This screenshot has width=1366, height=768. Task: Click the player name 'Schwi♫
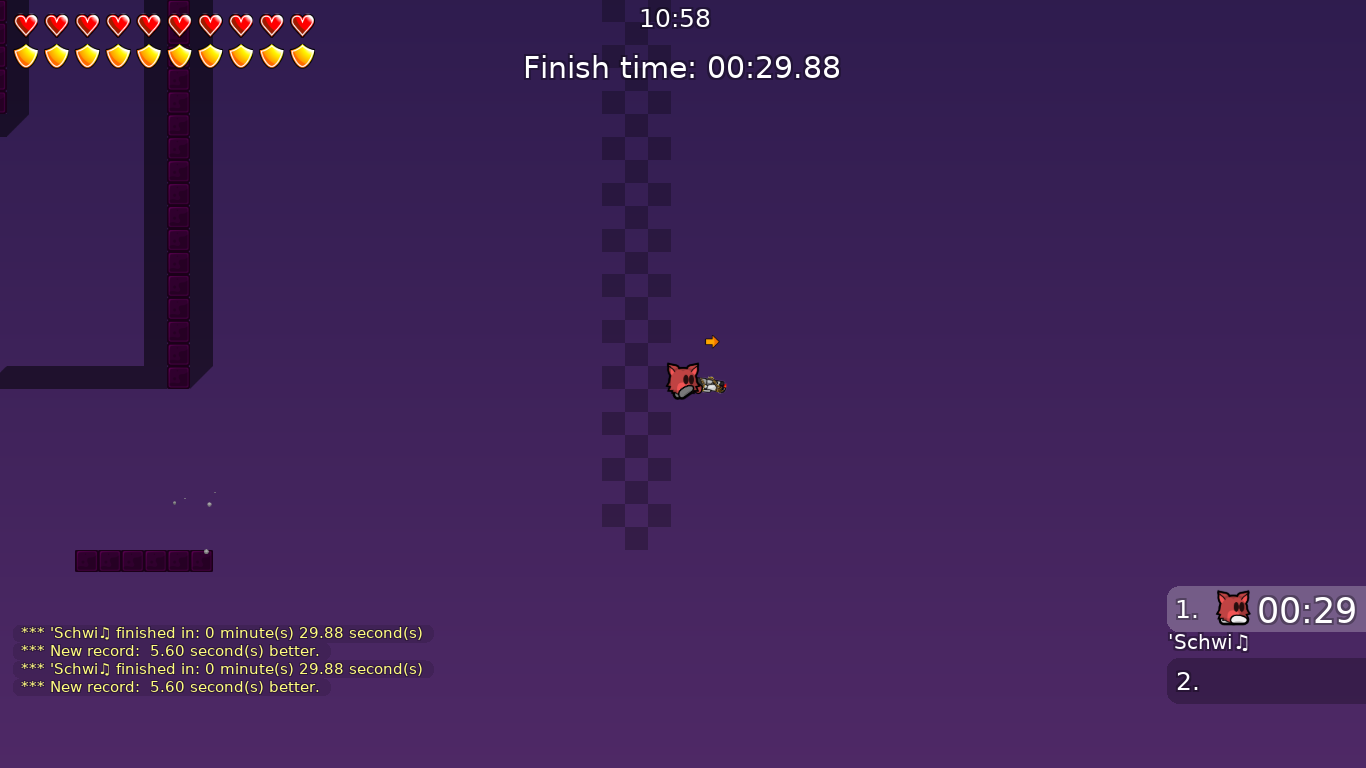[1208, 643]
